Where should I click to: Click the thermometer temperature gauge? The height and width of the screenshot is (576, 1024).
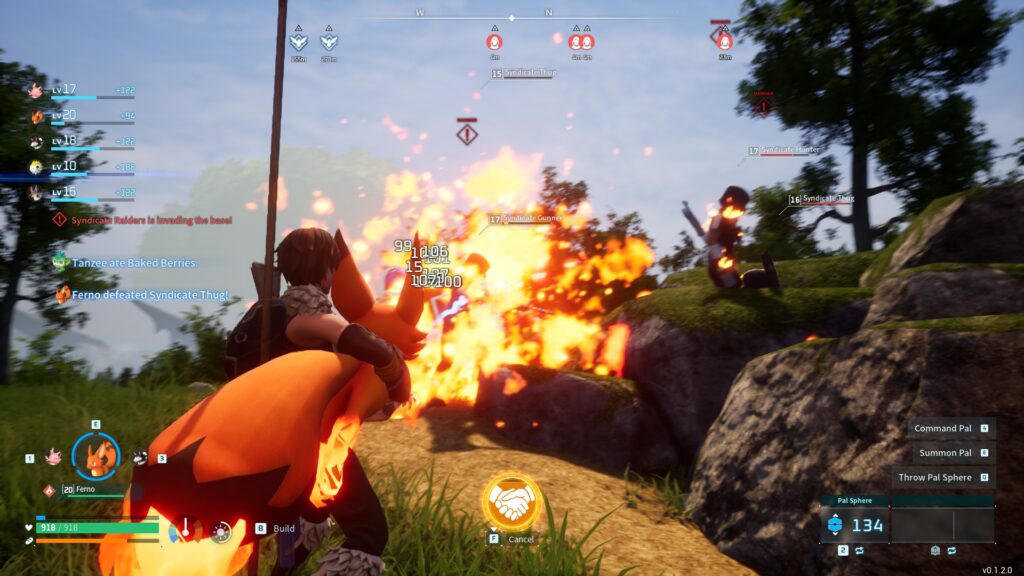(x=184, y=530)
